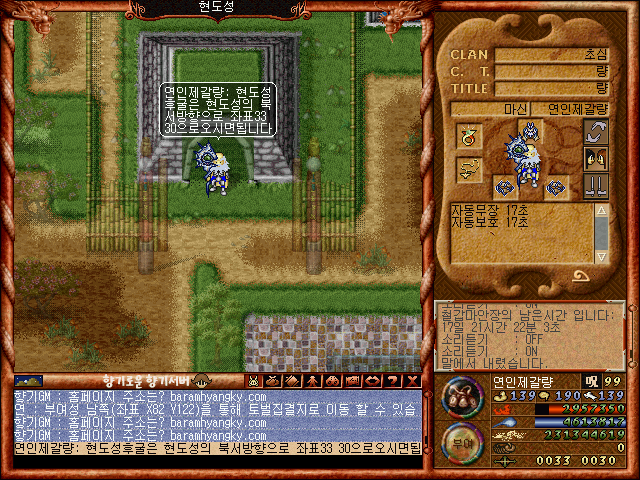This screenshot has width=640, height=480.
Task: Click the buff list scroll-down arrow
Action: pos(601,257)
